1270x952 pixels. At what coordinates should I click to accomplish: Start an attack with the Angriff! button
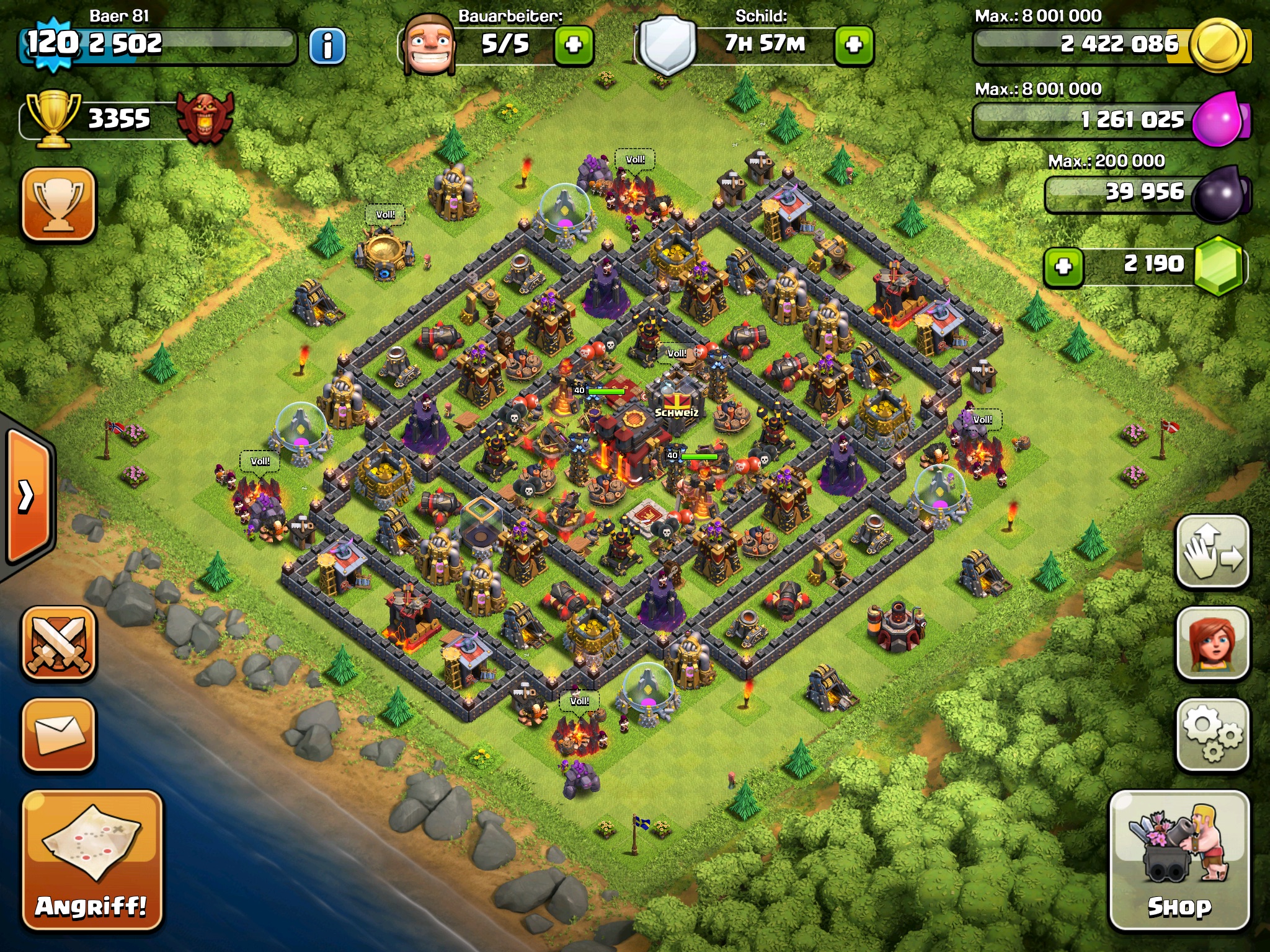pyautogui.click(x=92, y=860)
